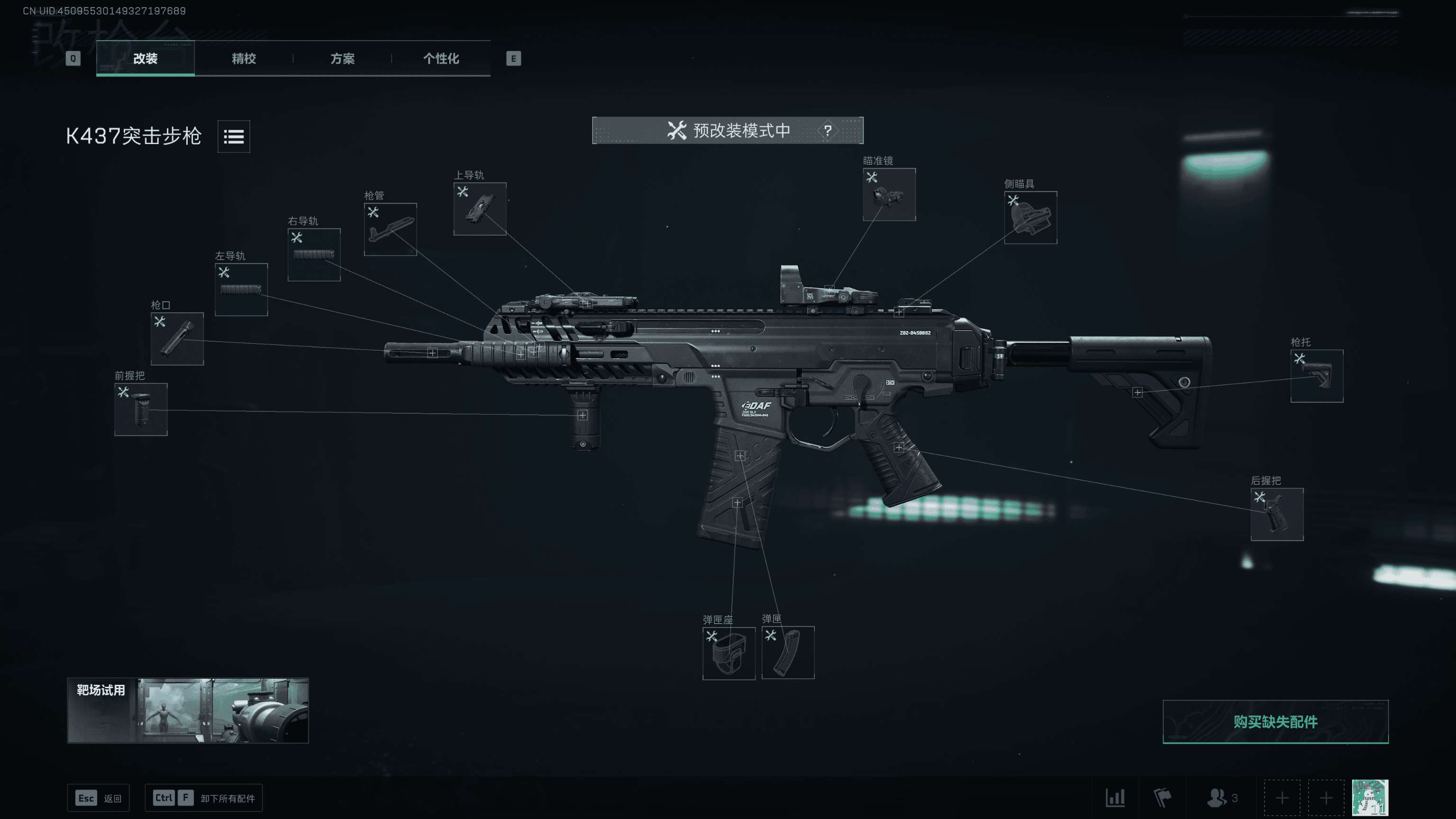Choose the 前握把 foregrip slot

[x=141, y=409]
